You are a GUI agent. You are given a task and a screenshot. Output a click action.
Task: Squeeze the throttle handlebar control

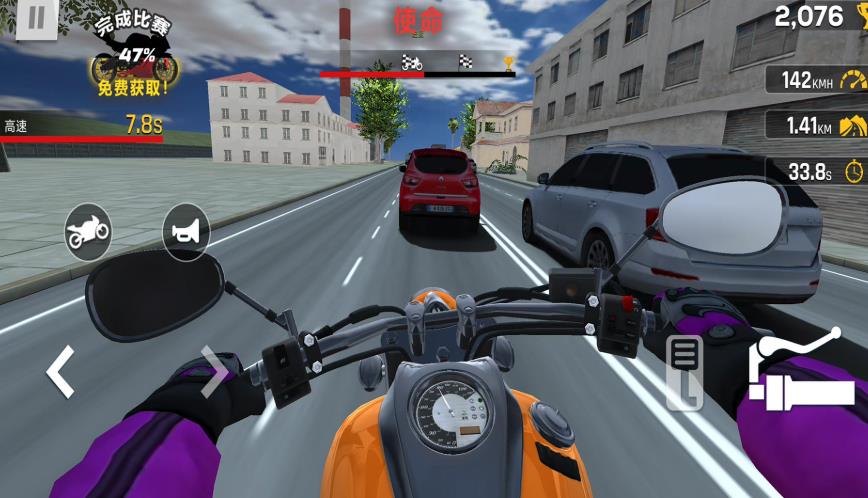pyautogui.click(x=801, y=372)
